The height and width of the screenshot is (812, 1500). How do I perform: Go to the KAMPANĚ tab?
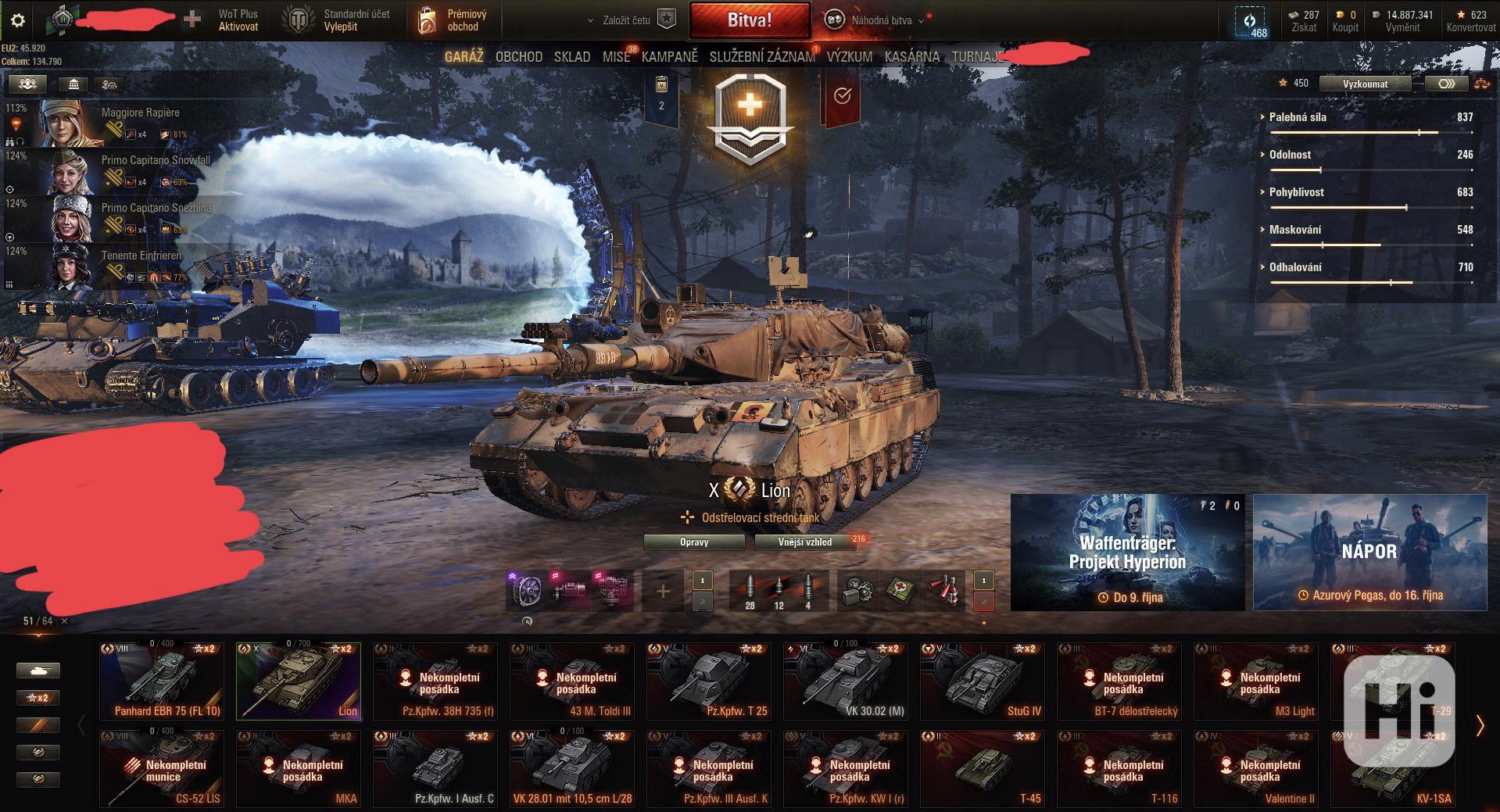pyautogui.click(x=669, y=57)
